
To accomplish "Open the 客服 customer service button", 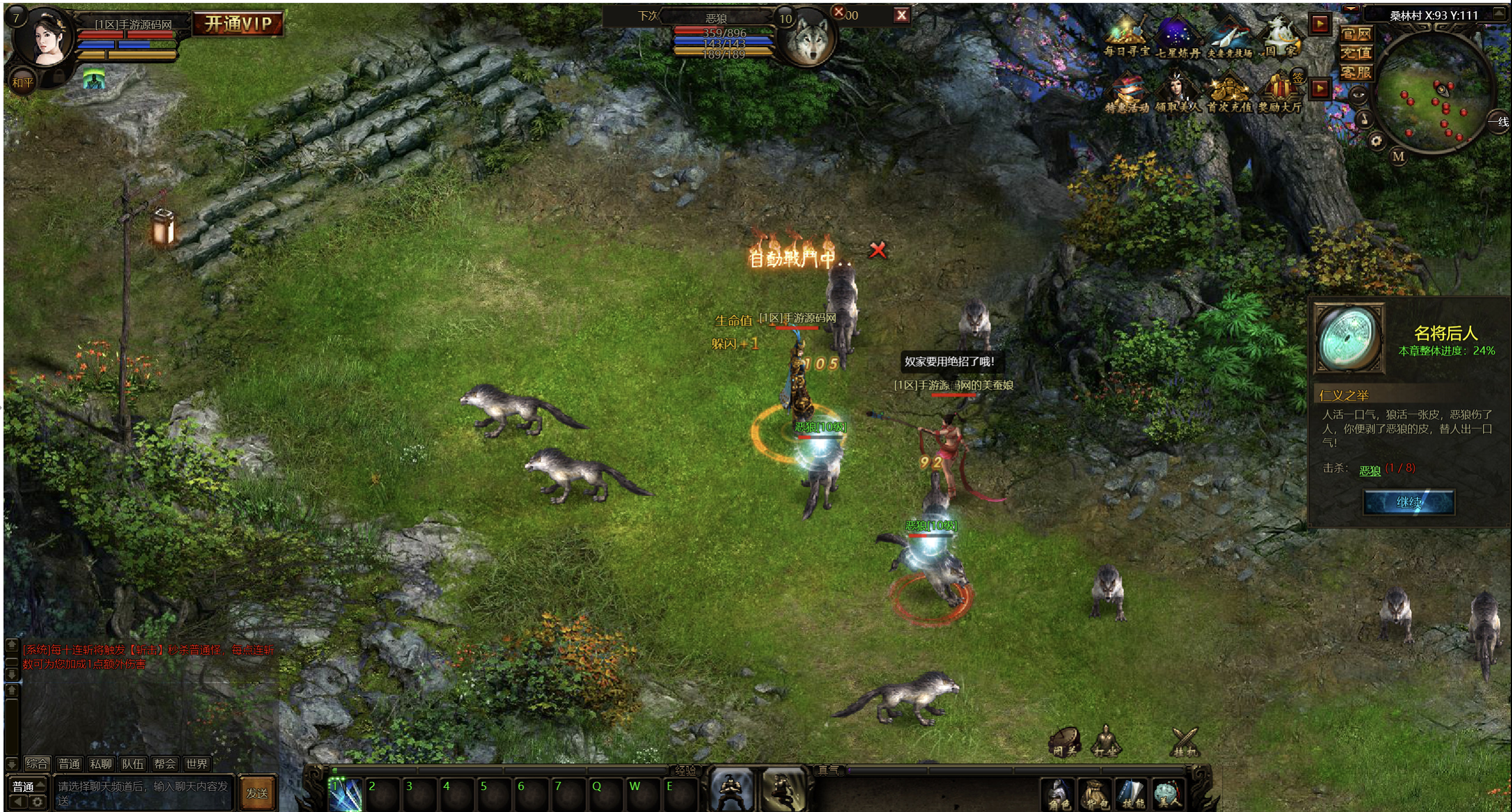I will pos(1355,72).
